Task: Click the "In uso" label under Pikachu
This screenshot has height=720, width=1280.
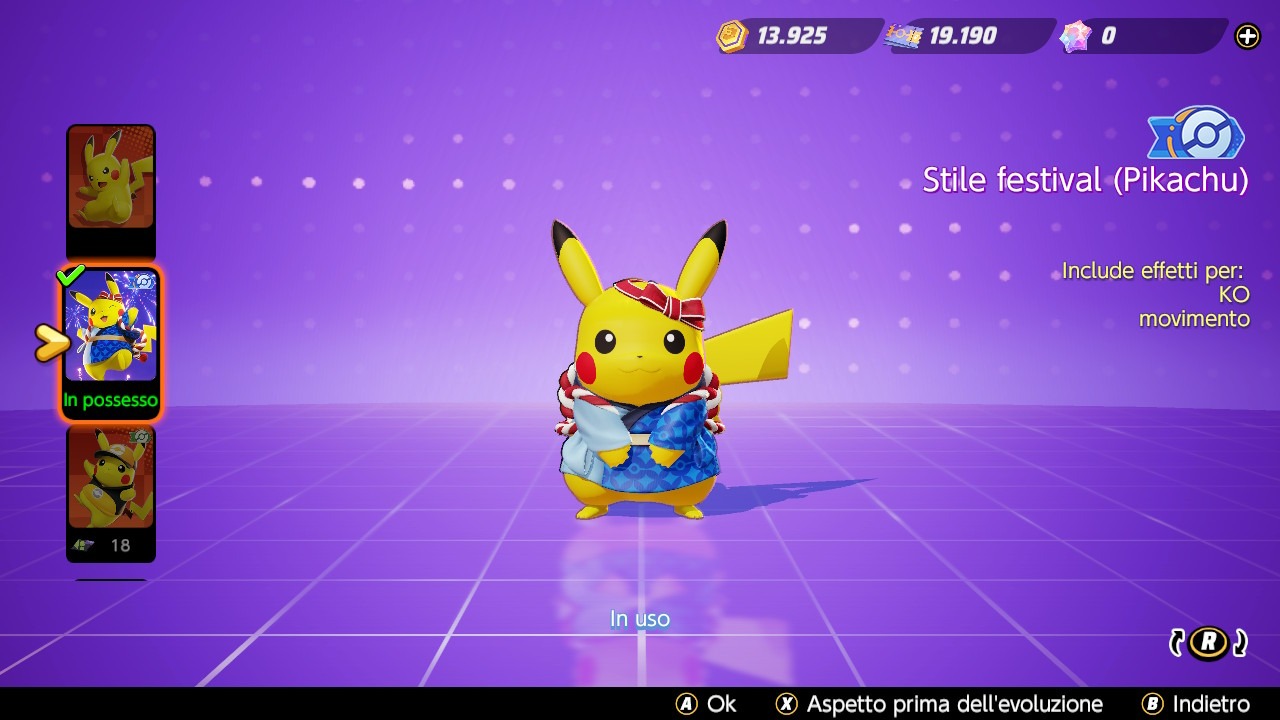Action: click(x=639, y=618)
